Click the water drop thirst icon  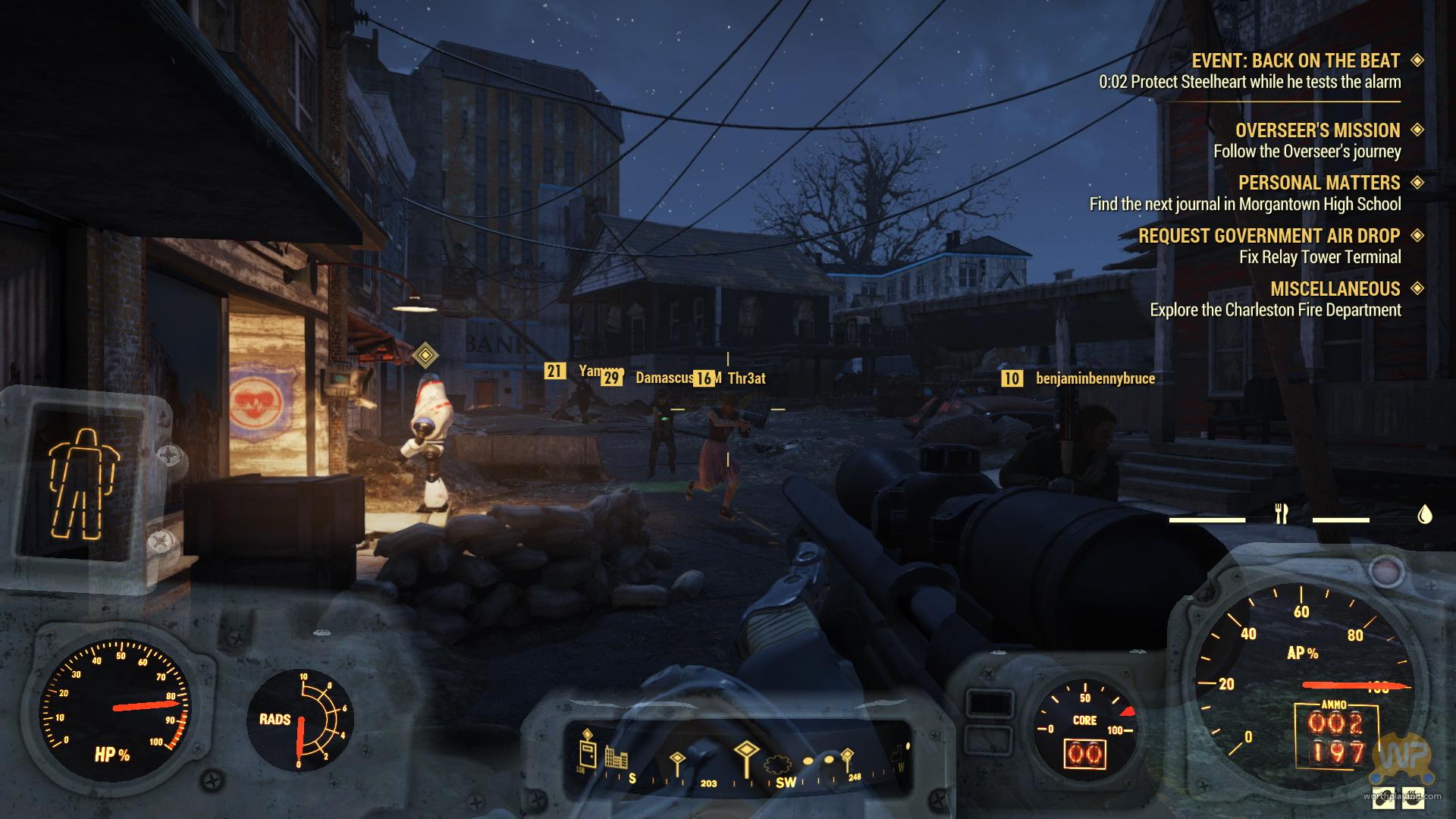[x=1424, y=515]
